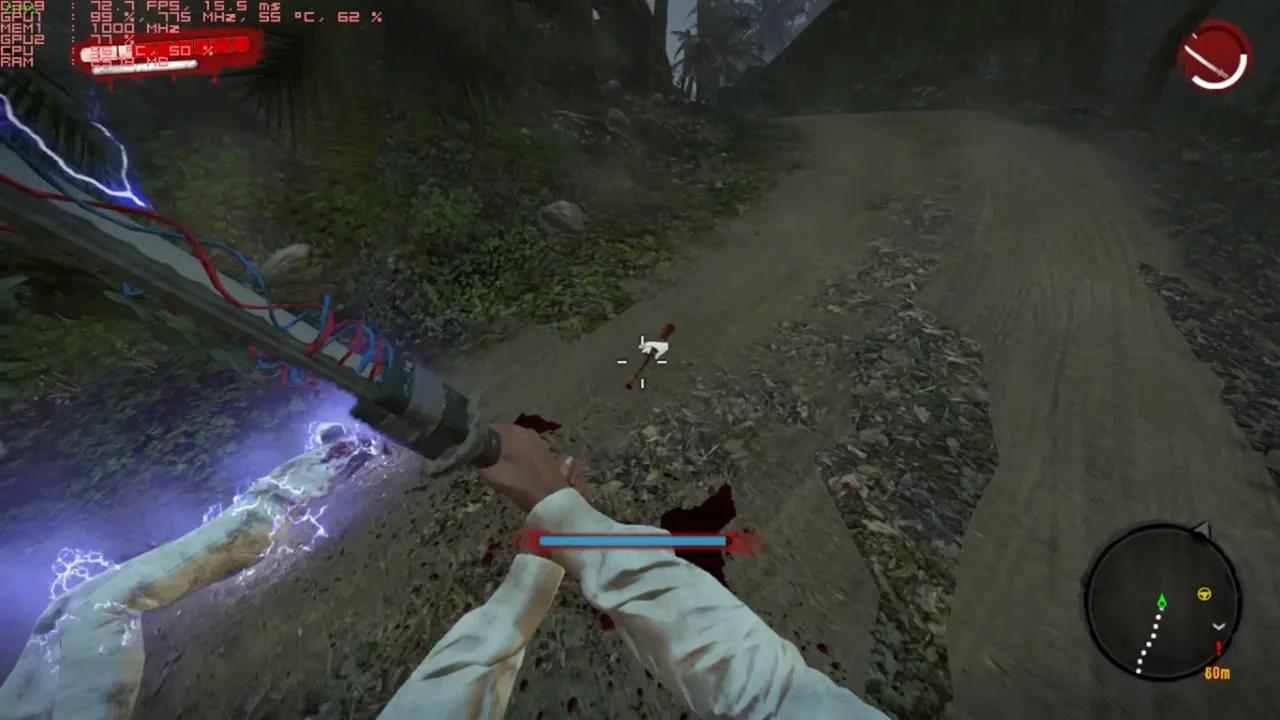Click the yellow steering wheel minimap marker
1280x720 pixels.
1204,595
